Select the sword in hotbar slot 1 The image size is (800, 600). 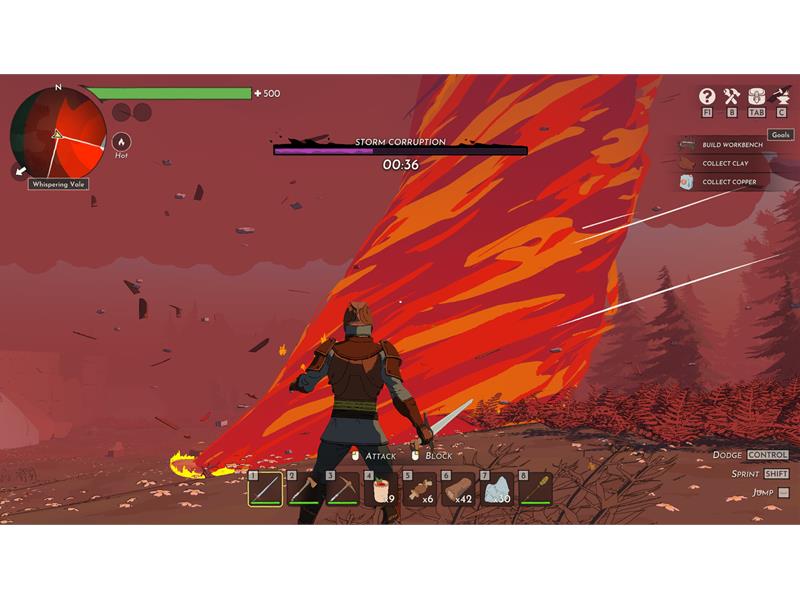click(x=265, y=489)
